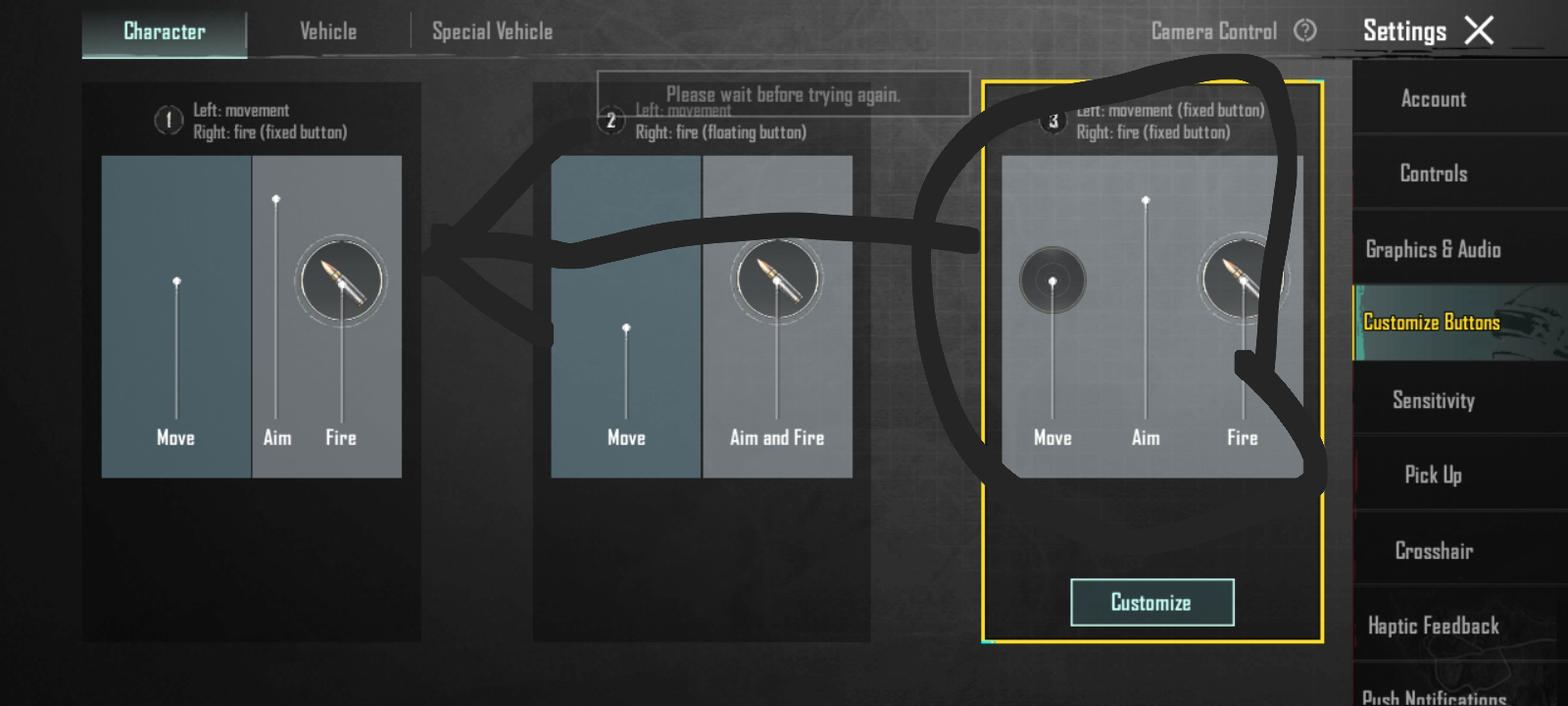Open Controls settings from the sidebar
This screenshot has height=706, width=1568.
pos(1433,174)
